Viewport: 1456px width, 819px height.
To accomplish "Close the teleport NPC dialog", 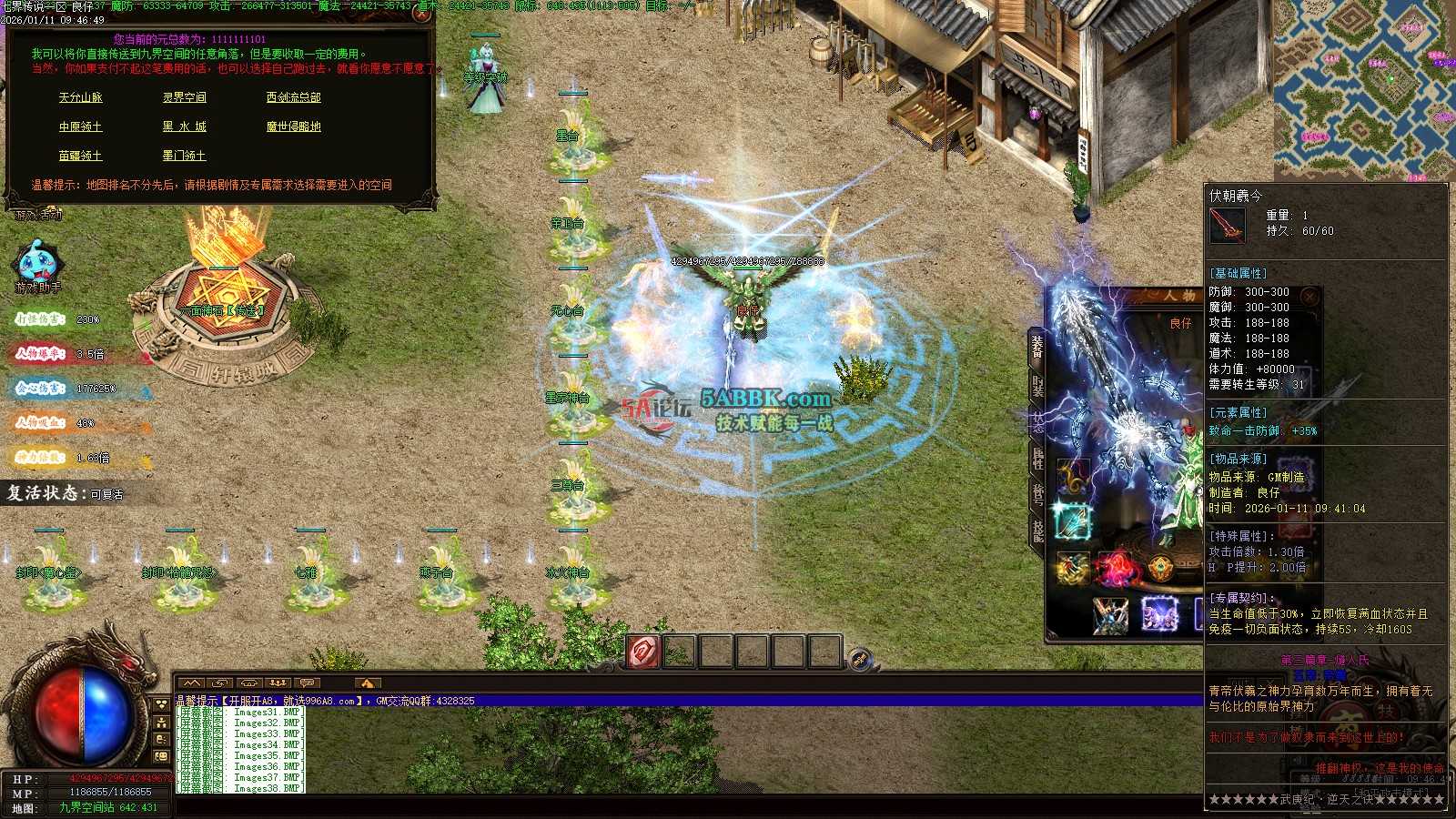I will 421,13.
